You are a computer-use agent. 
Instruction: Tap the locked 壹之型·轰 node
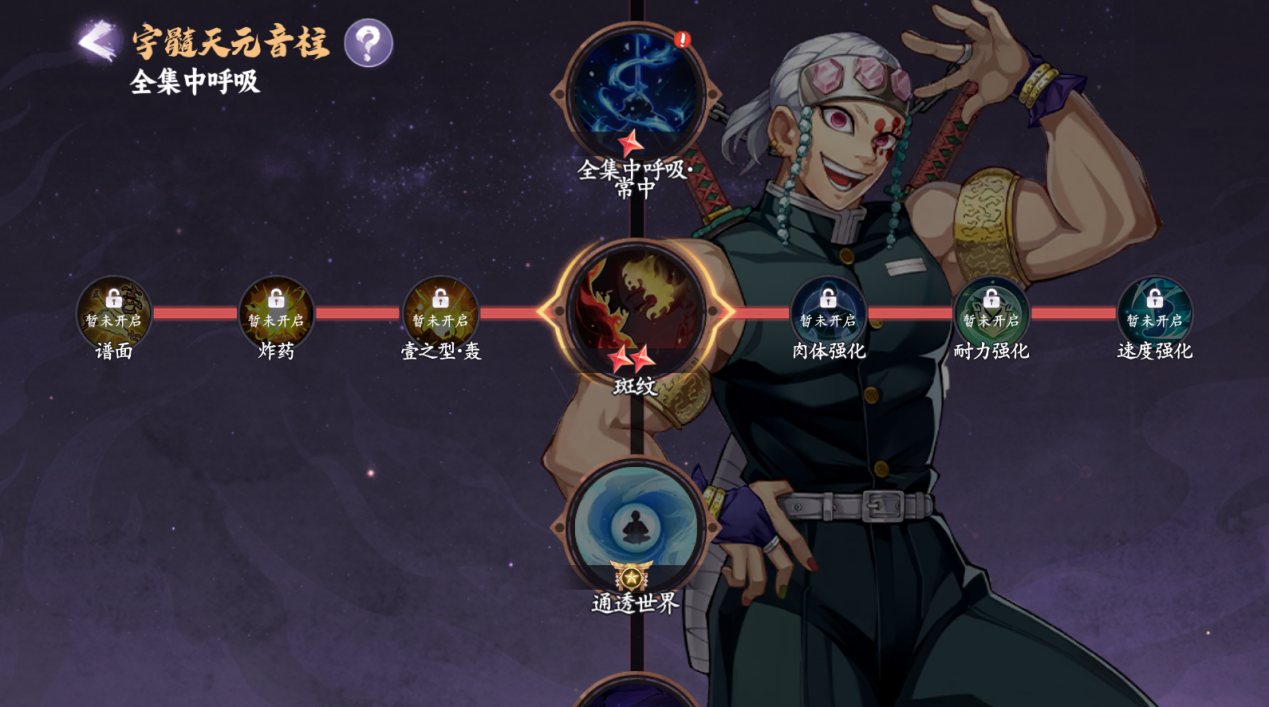coord(440,313)
